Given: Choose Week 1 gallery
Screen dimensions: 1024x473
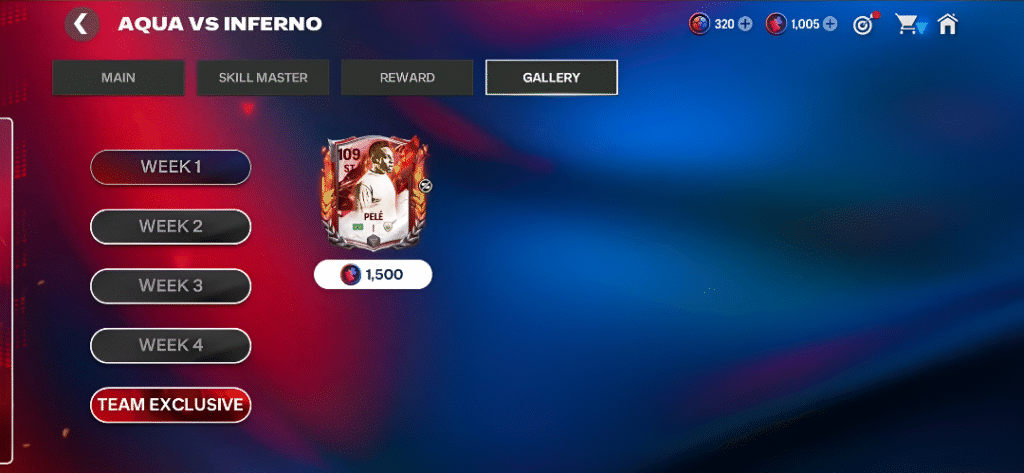Looking at the screenshot, I should (x=170, y=167).
